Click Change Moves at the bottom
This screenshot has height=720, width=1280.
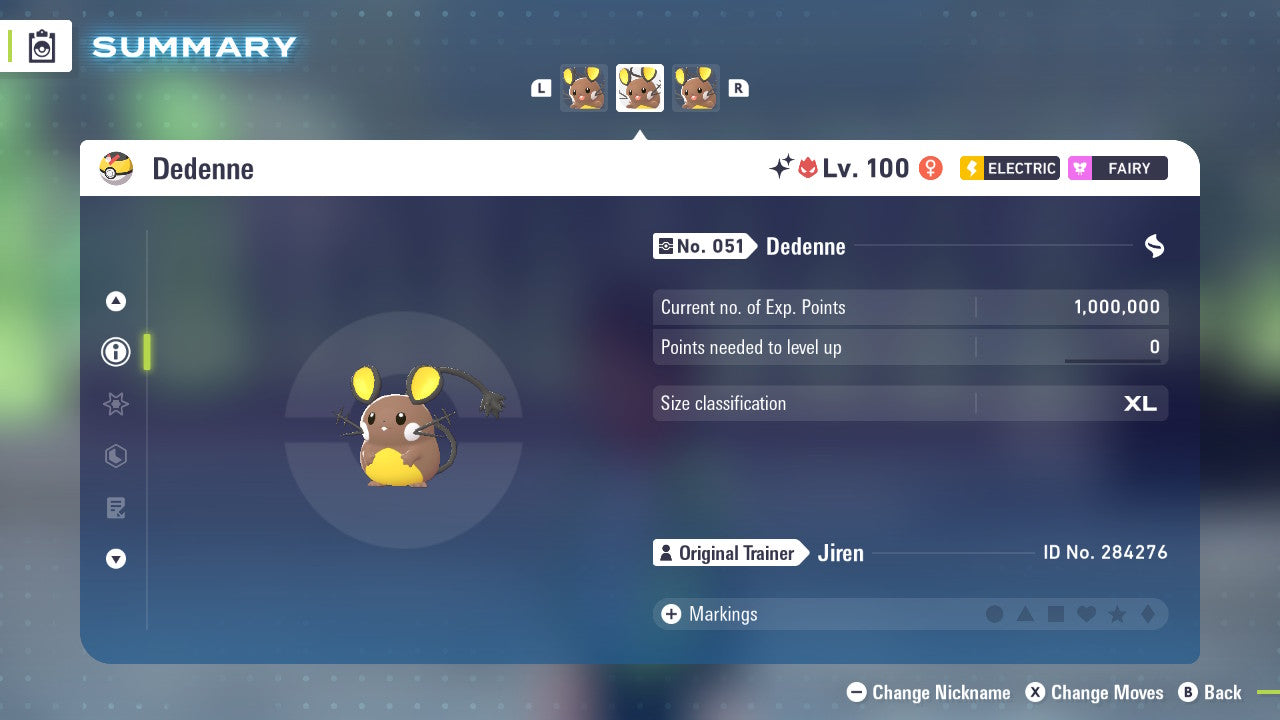tap(1094, 692)
